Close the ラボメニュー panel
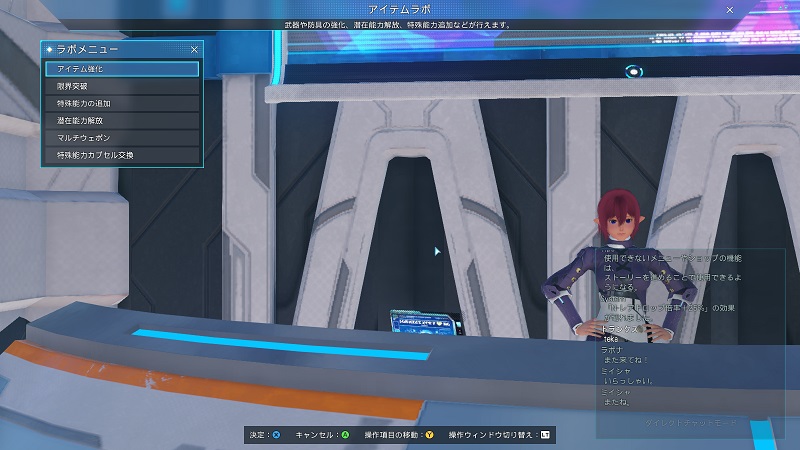 coord(194,49)
